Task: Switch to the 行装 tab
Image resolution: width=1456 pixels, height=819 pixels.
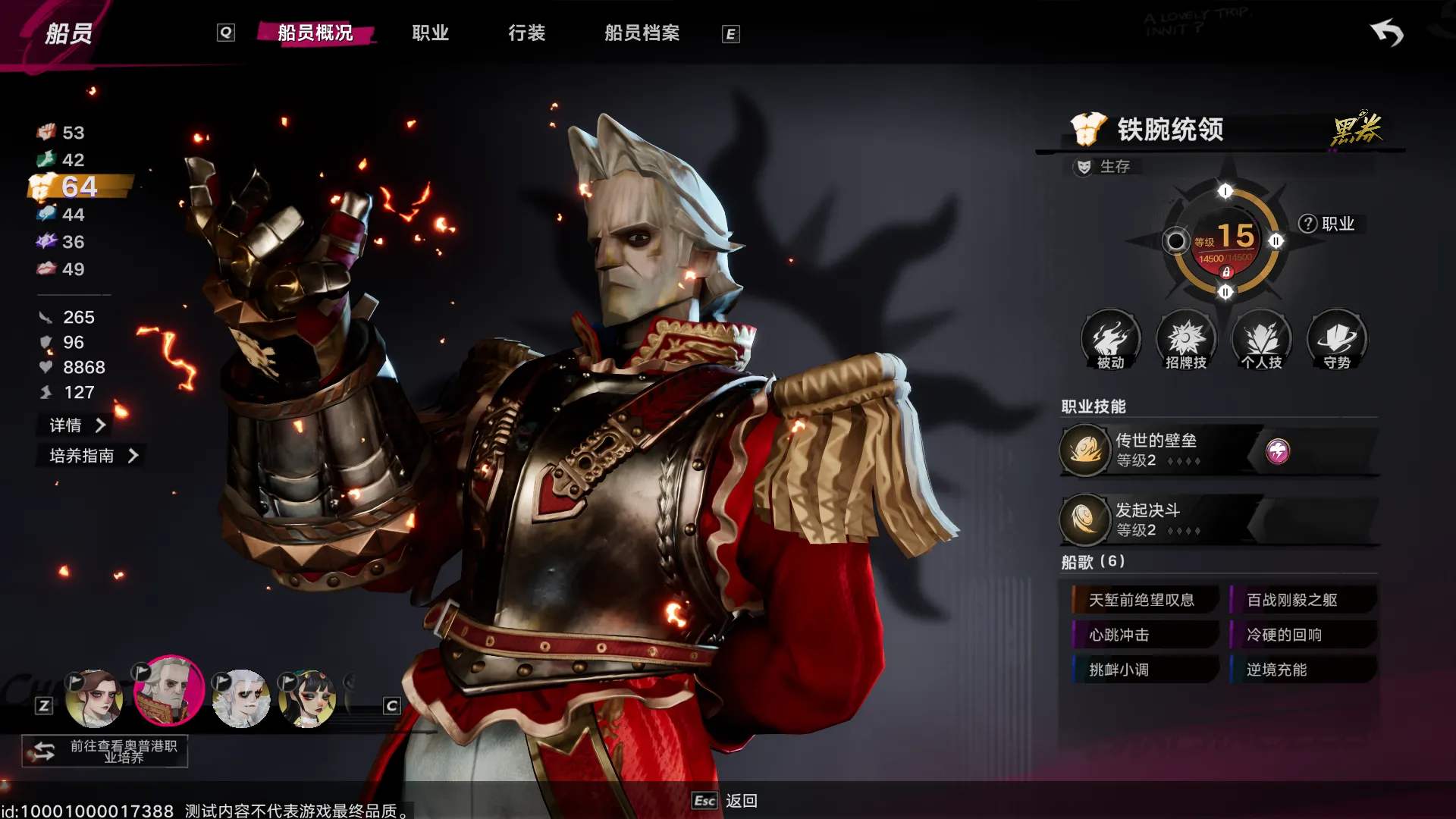Action: [527, 33]
